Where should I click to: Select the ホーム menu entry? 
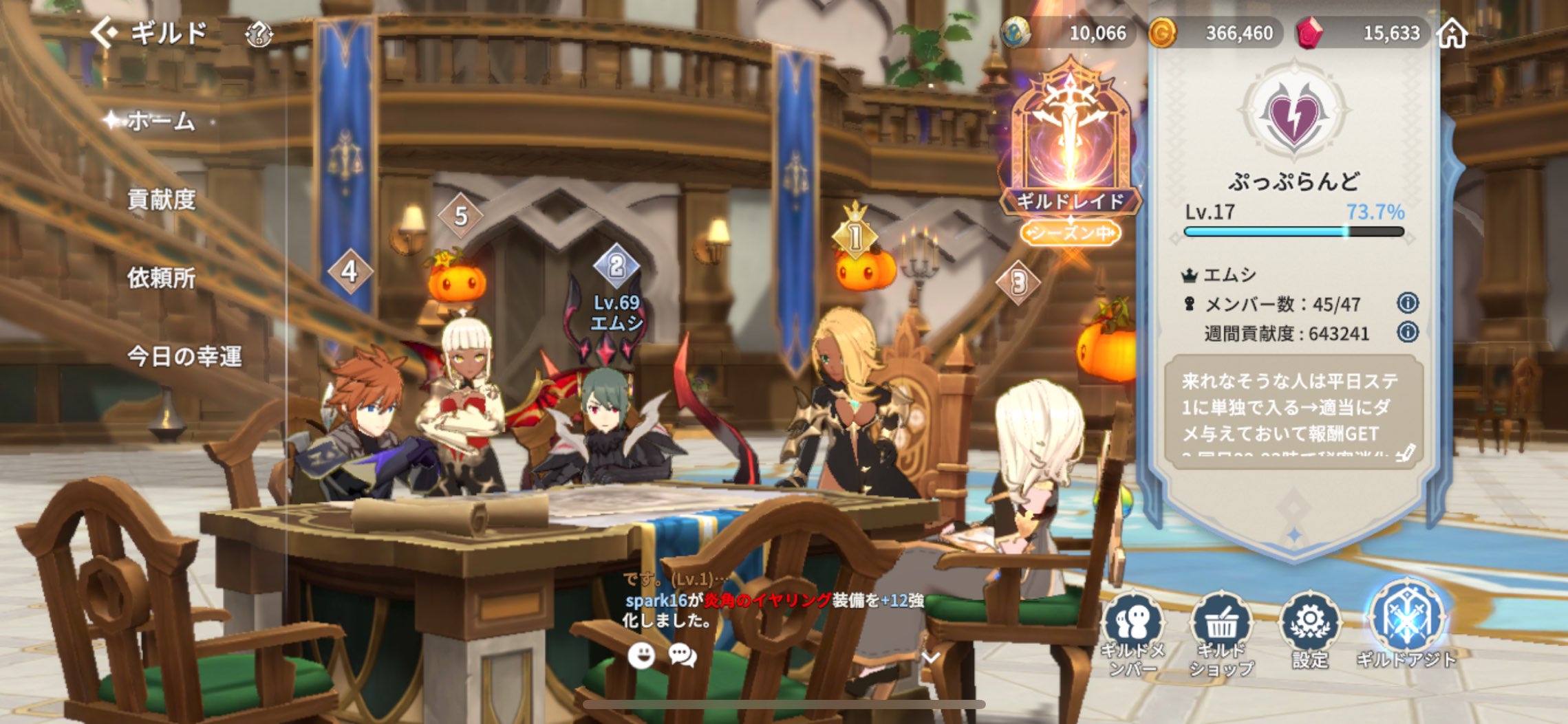tap(161, 122)
